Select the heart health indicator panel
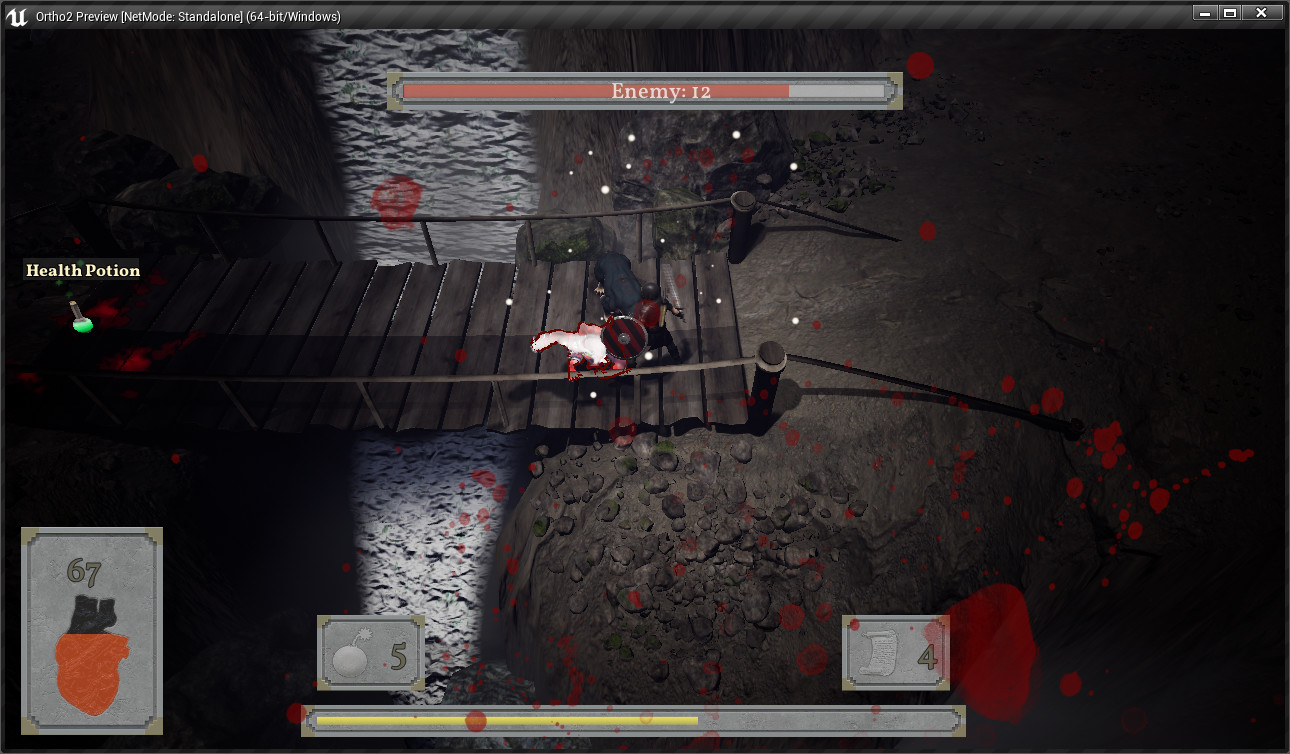 pyautogui.click(x=91, y=630)
